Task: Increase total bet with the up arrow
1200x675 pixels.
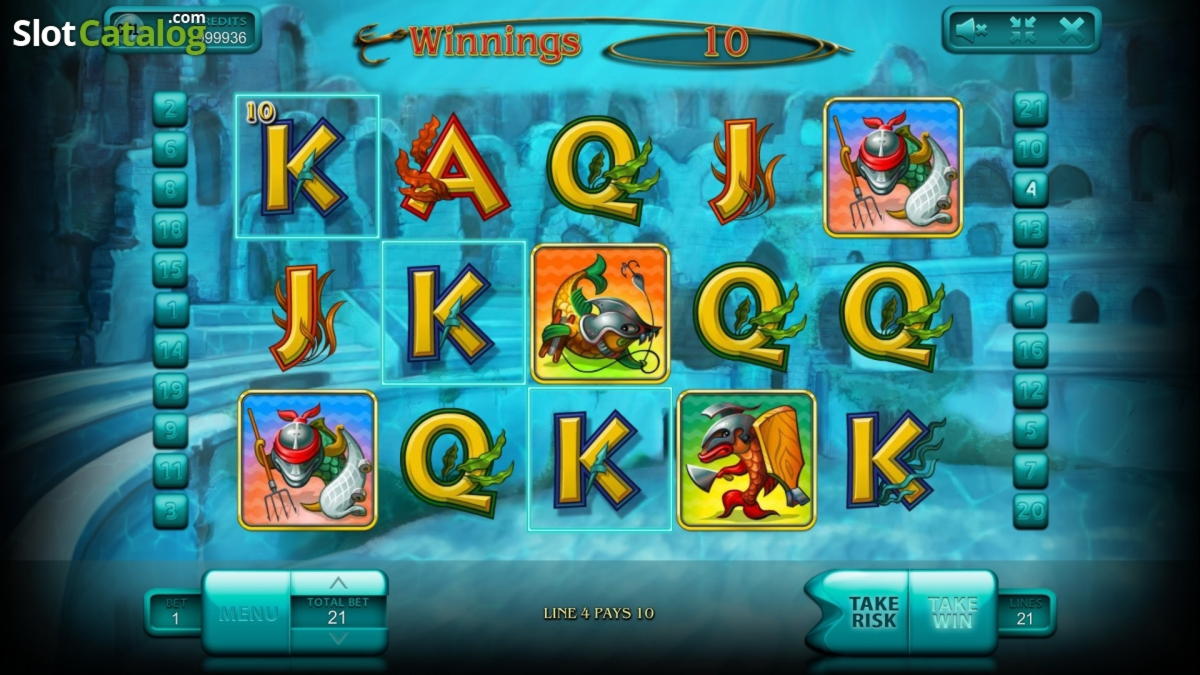Action: (338, 584)
